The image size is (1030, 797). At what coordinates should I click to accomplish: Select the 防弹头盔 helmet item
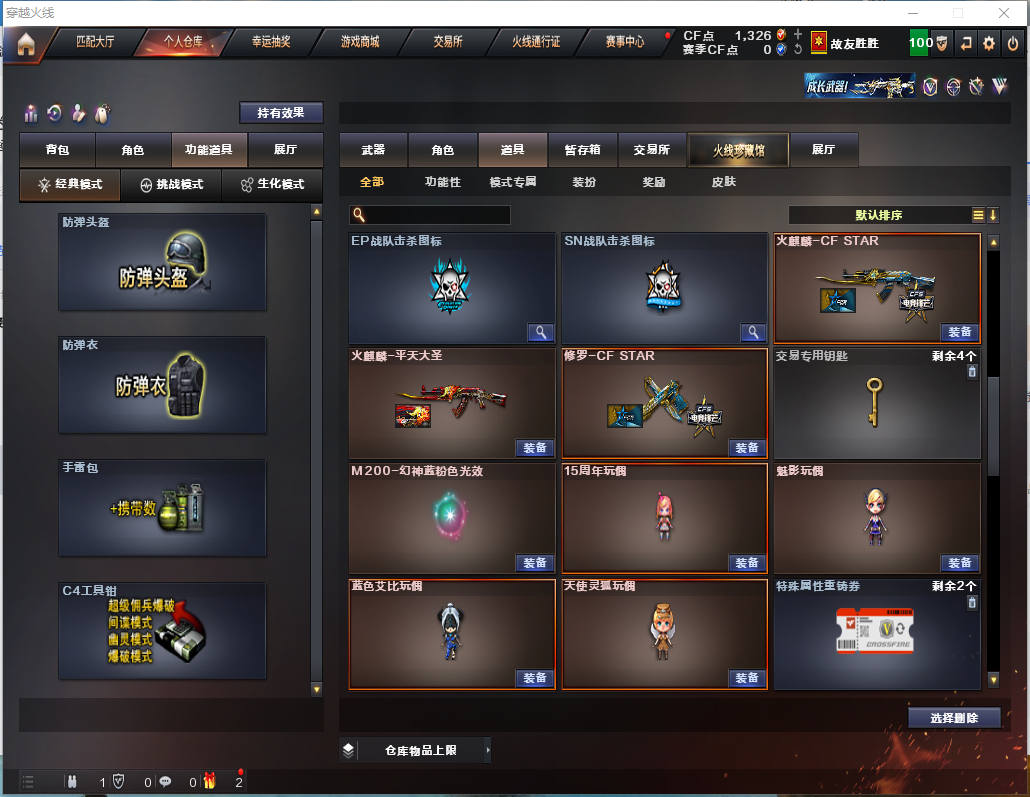tap(162, 261)
